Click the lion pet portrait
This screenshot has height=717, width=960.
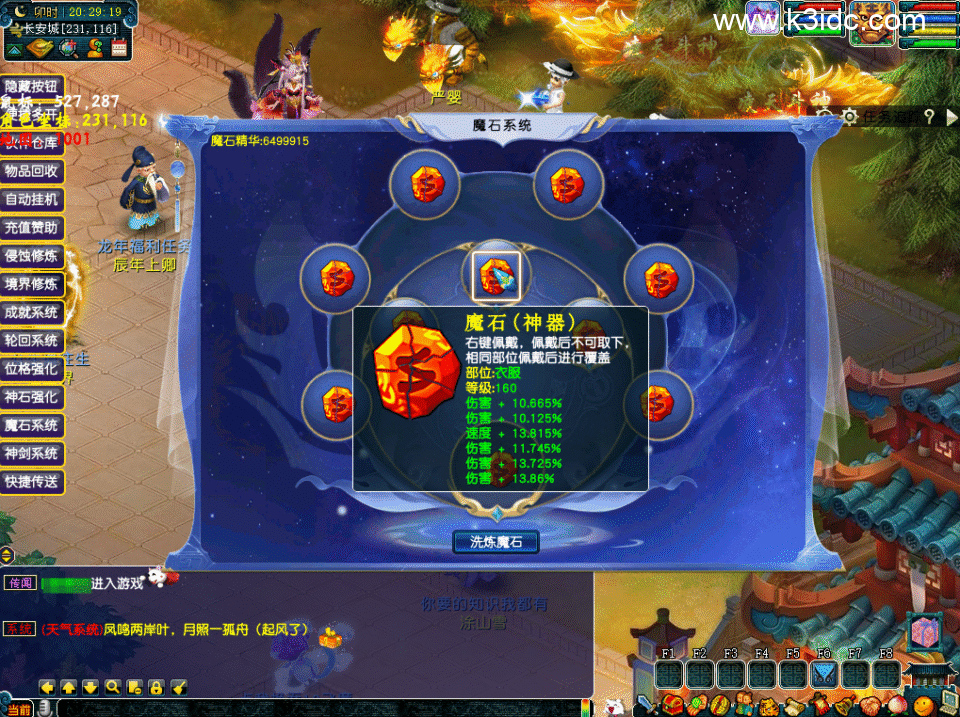point(871,21)
